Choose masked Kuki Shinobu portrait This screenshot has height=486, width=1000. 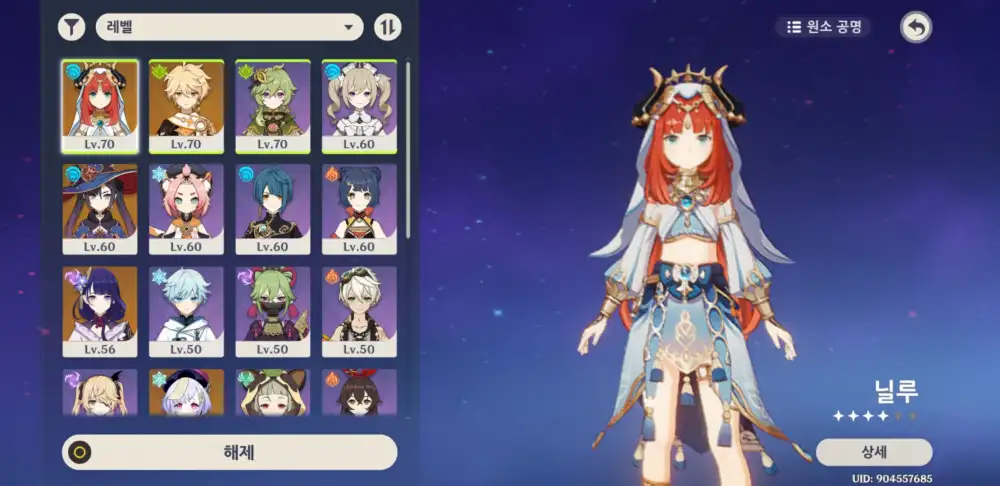coord(272,311)
